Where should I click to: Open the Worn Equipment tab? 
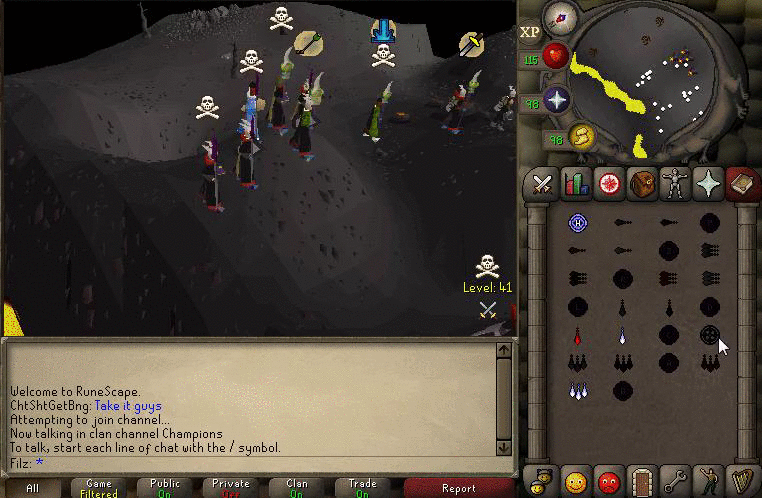(x=675, y=184)
